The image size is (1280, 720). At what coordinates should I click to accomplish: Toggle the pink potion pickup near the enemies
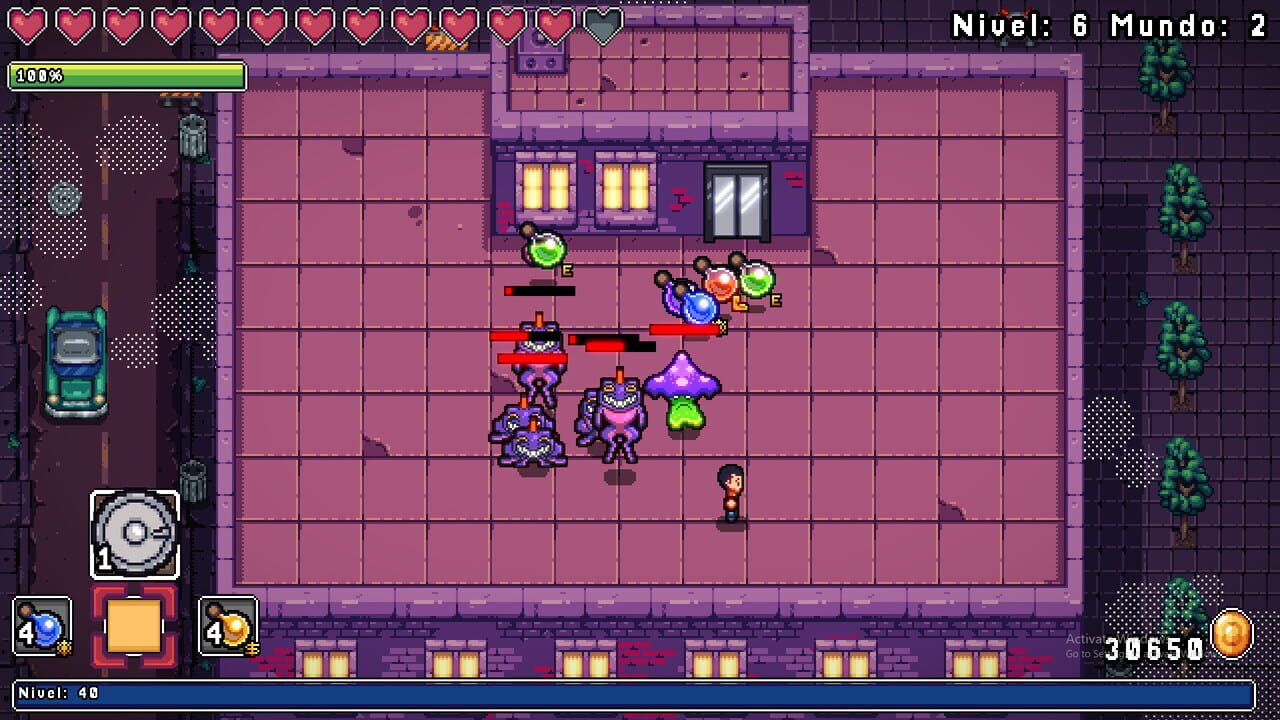click(722, 283)
